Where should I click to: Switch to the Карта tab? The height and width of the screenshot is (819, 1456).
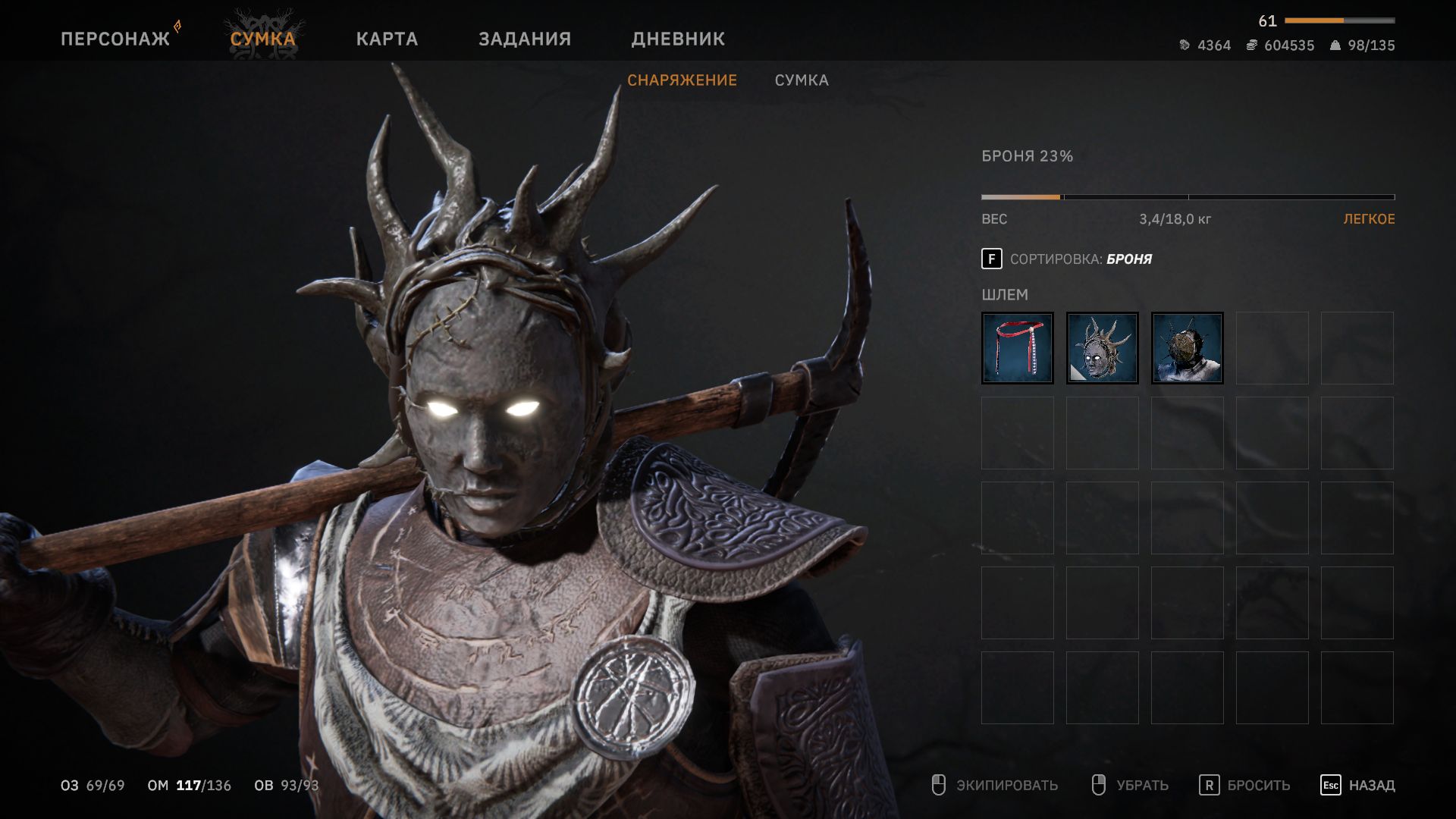tap(387, 39)
